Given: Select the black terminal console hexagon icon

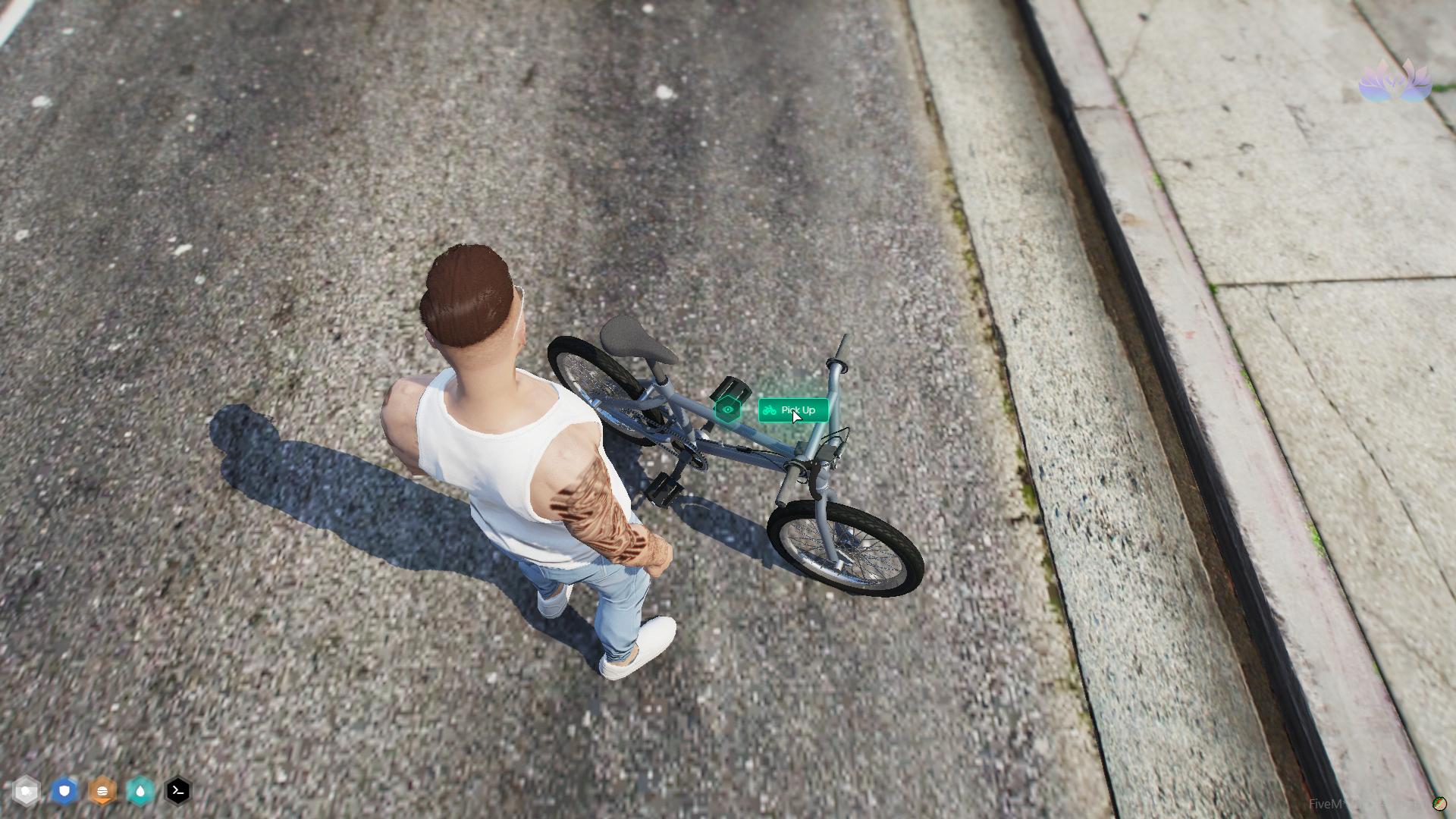Looking at the screenshot, I should [177, 791].
